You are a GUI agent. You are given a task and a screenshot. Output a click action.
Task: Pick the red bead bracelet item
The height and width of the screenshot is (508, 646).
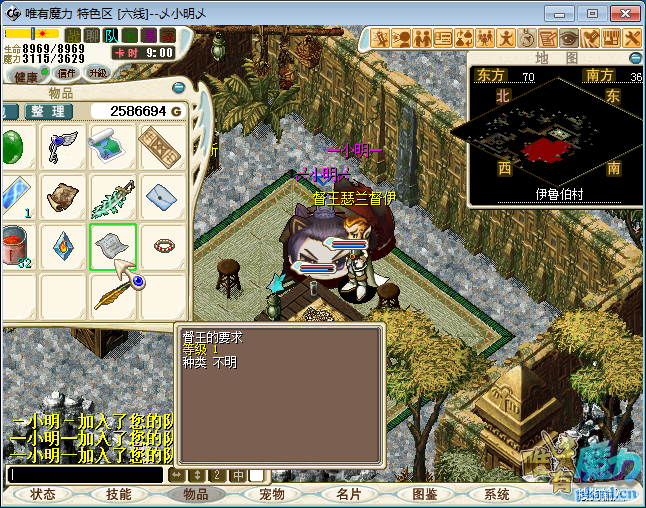click(161, 246)
